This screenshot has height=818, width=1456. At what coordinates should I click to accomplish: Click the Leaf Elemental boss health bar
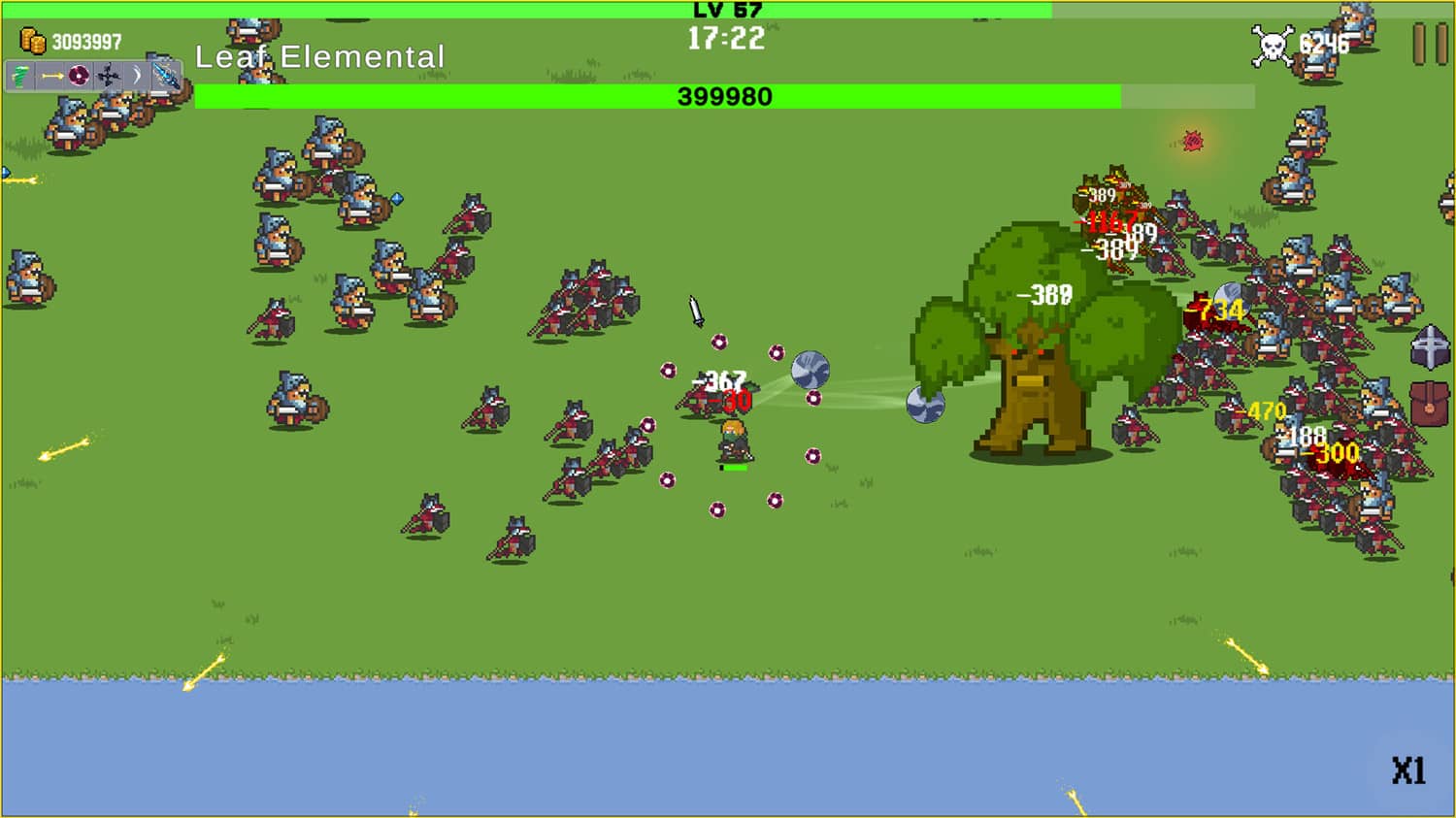[x=723, y=96]
